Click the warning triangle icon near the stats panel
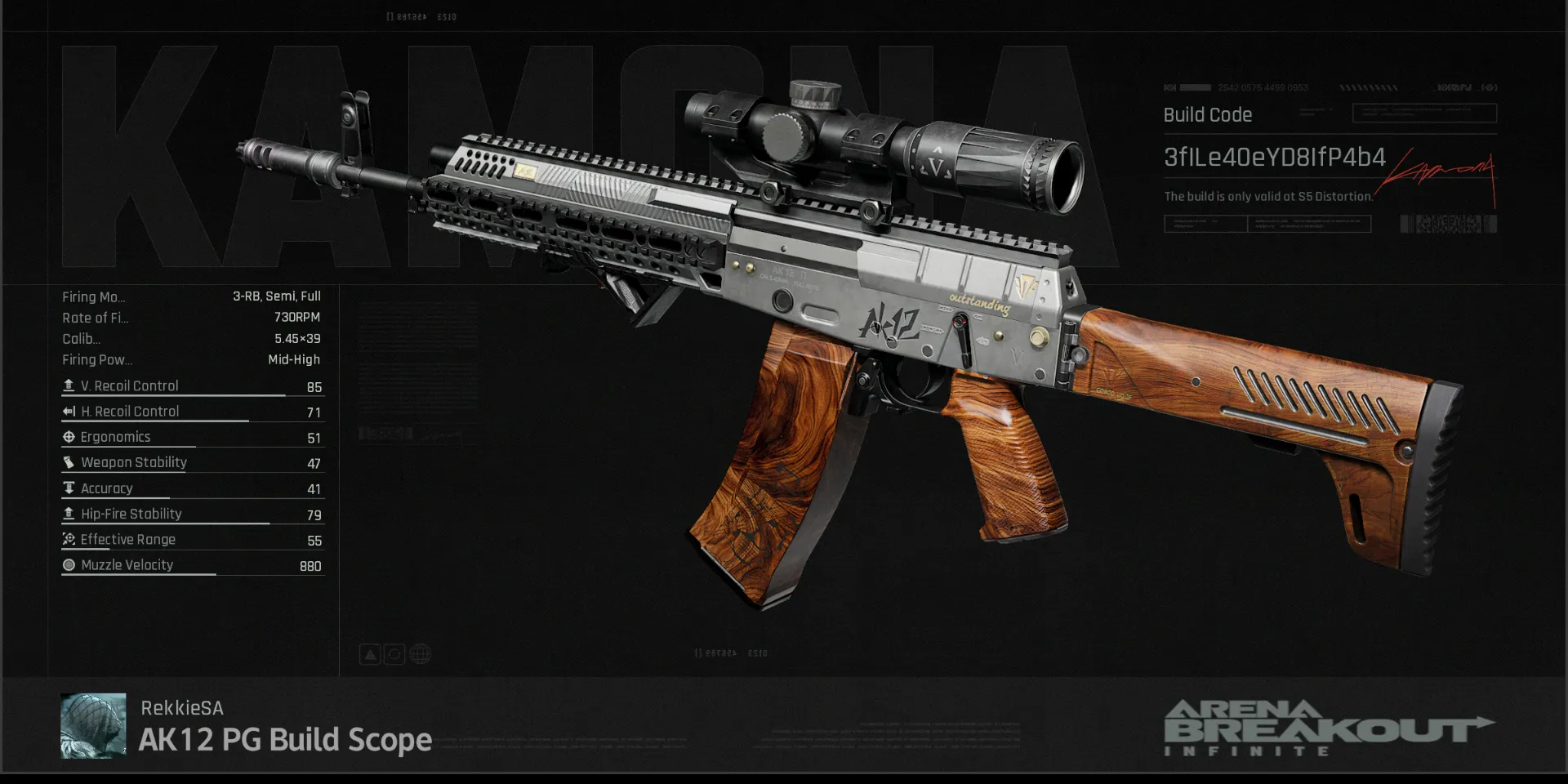The width and height of the screenshot is (1568, 784). coord(369,653)
